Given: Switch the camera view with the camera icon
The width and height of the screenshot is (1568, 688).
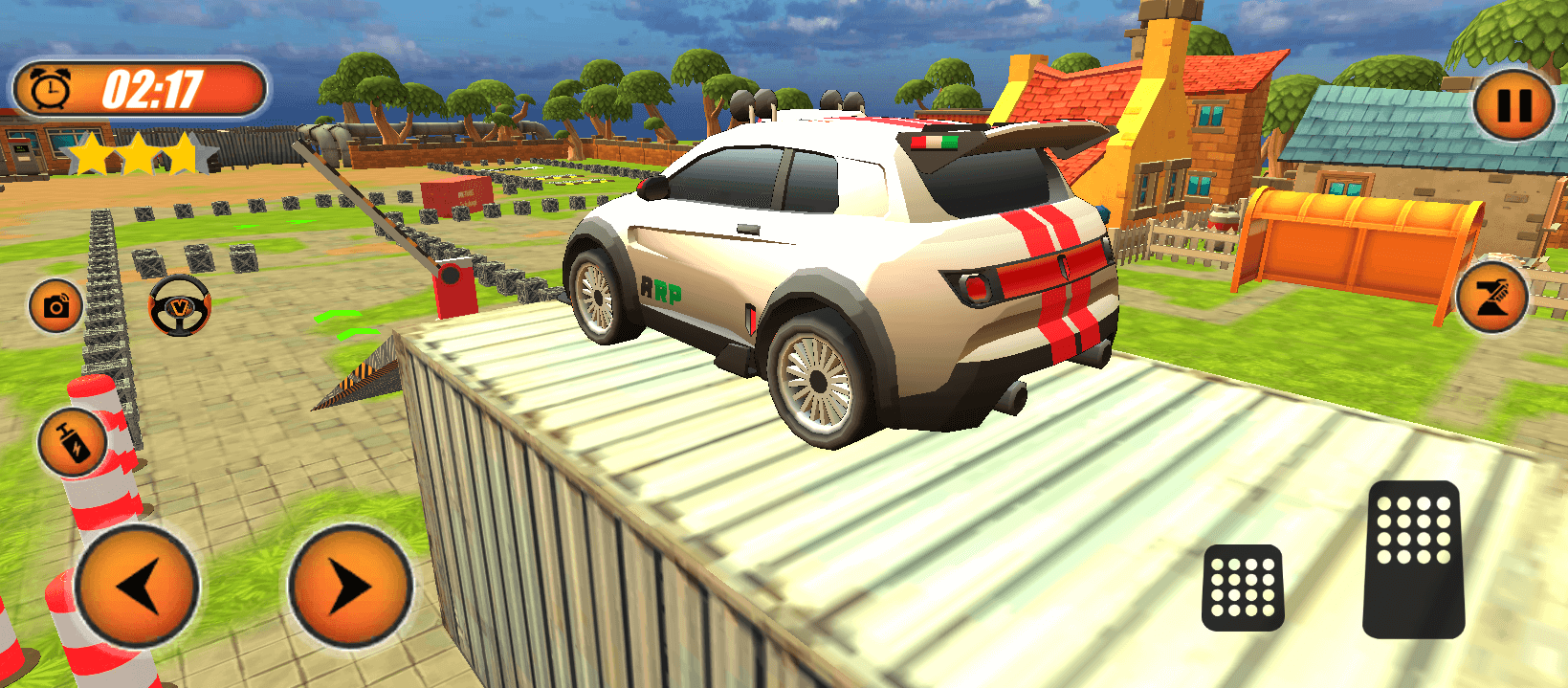Looking at the screenshot, I should (x=55, y=306).
